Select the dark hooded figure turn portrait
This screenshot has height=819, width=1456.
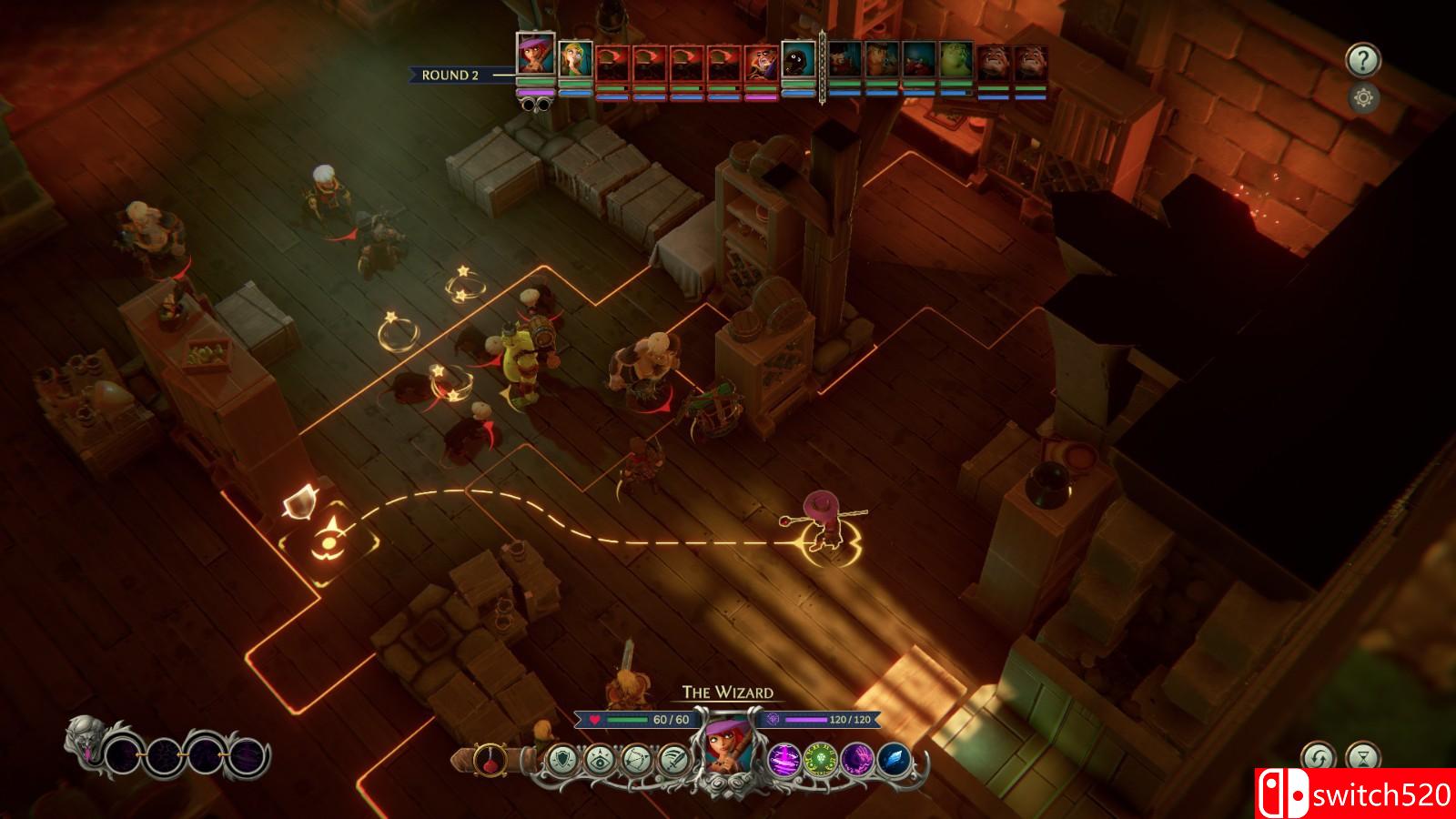tap(798, 61)
